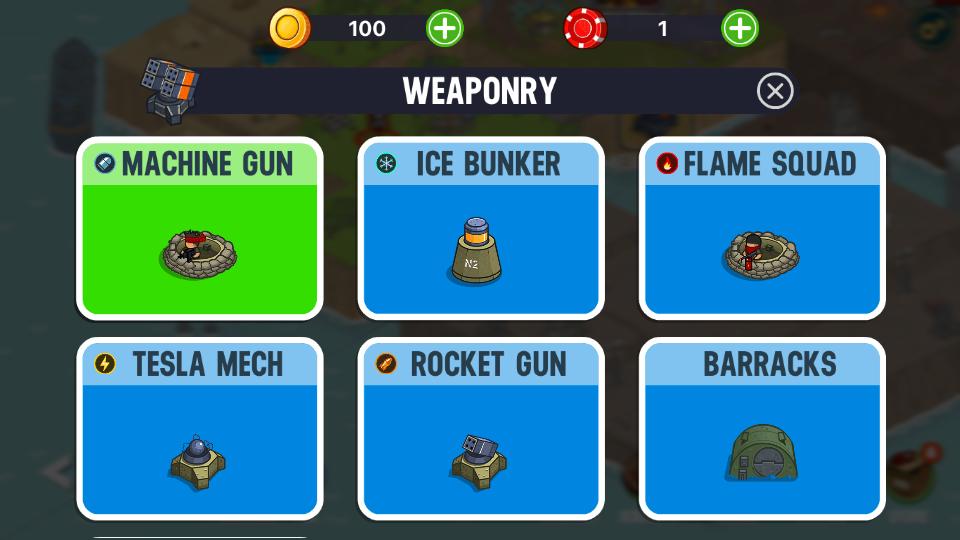Close the Weaponry window
The image size is (960, 540).
775,91
